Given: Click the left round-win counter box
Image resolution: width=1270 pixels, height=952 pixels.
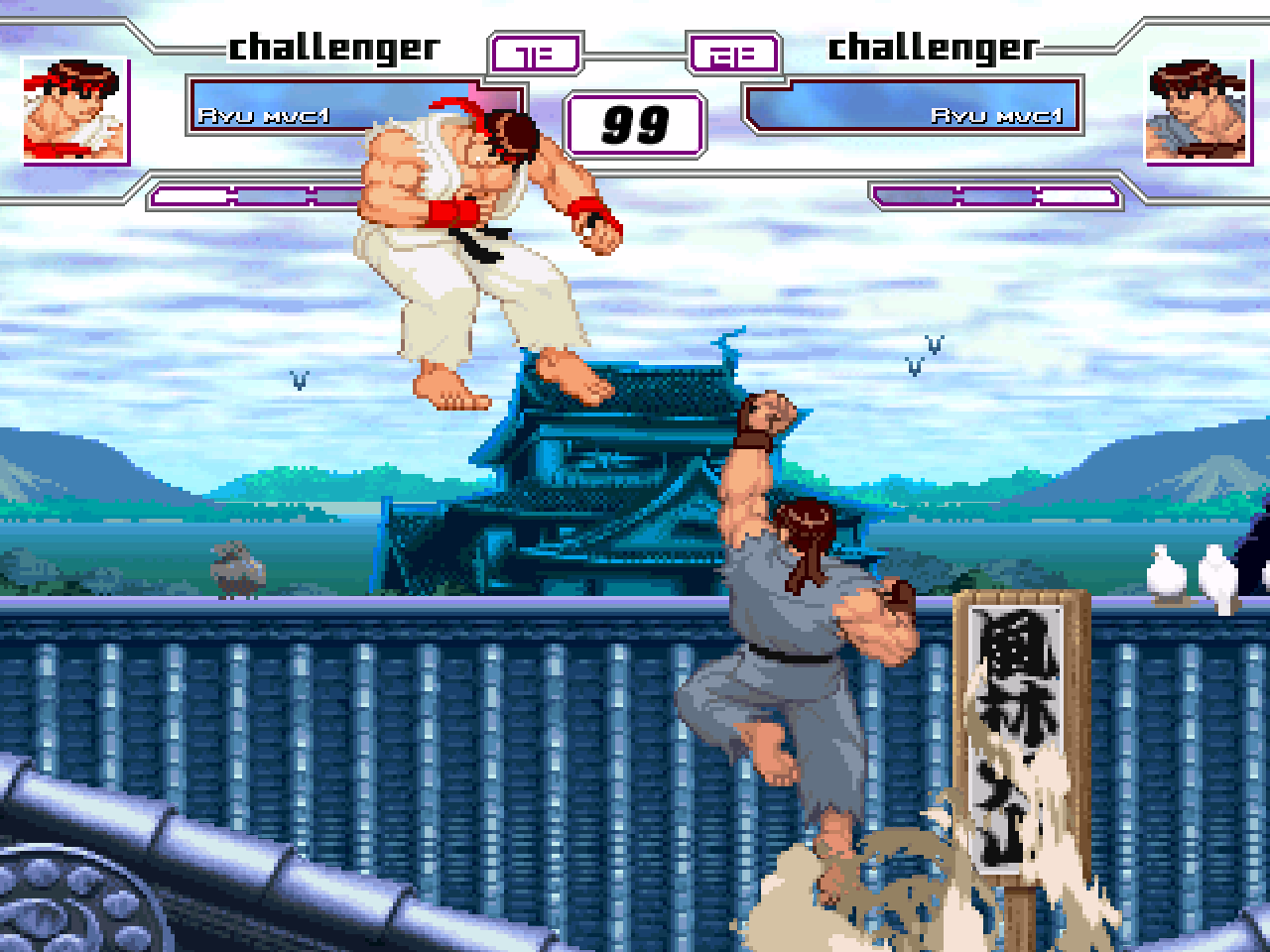Looking at the screenshot, I should click(537, 53).
